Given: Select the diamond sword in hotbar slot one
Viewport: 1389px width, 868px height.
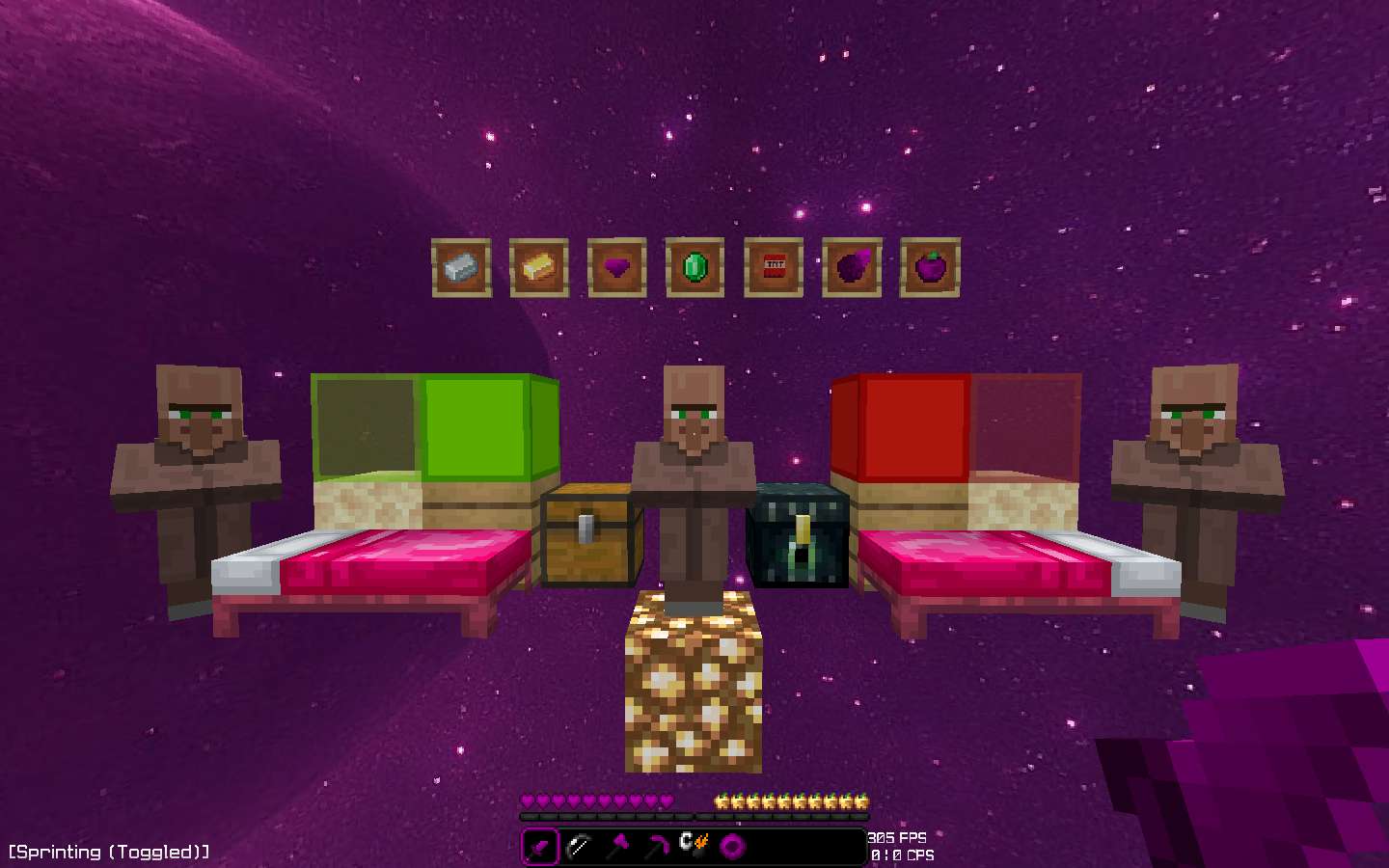Looking at the screenshot, I should click(540, 846).
